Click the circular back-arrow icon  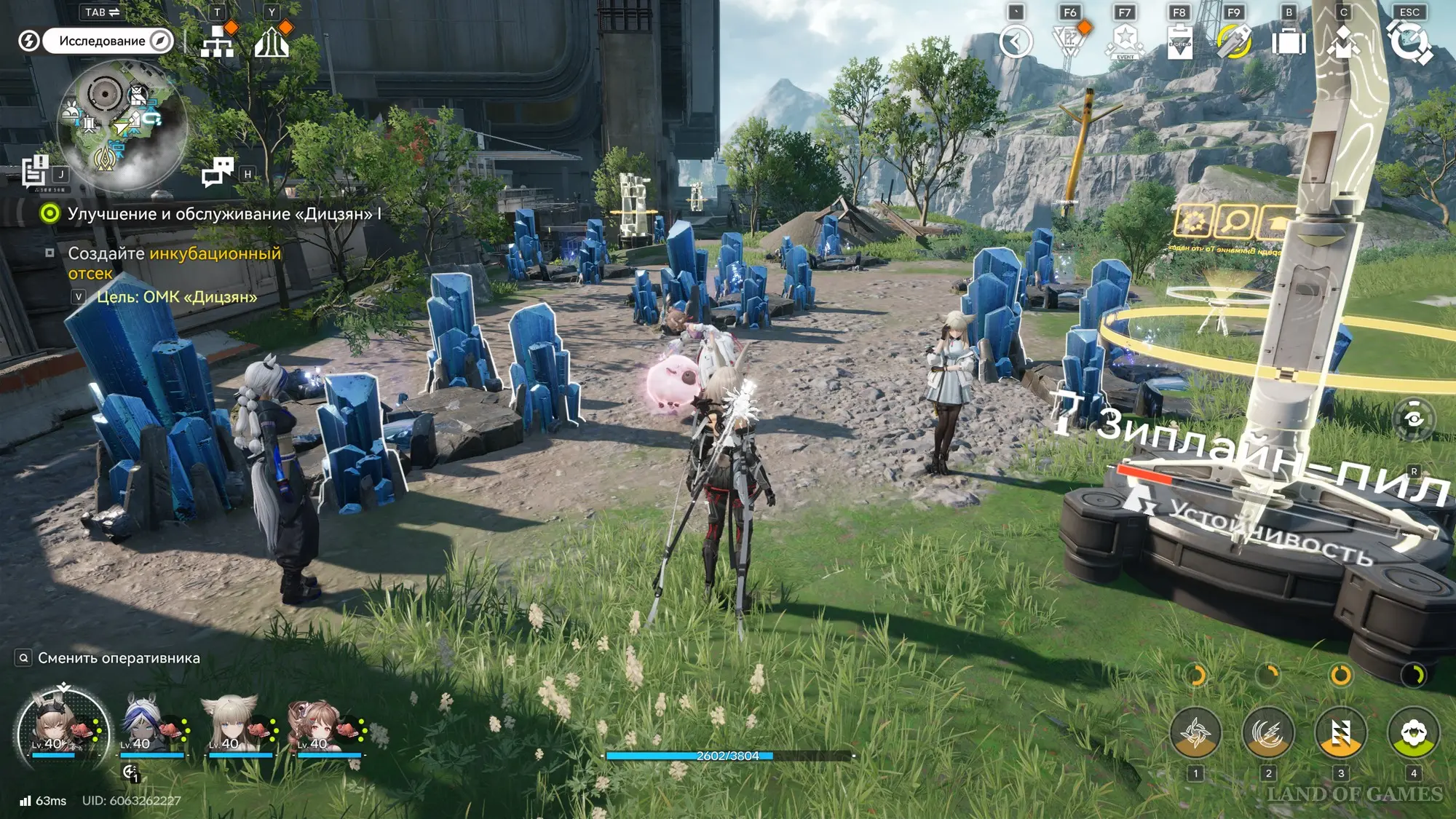point(1016,41)
